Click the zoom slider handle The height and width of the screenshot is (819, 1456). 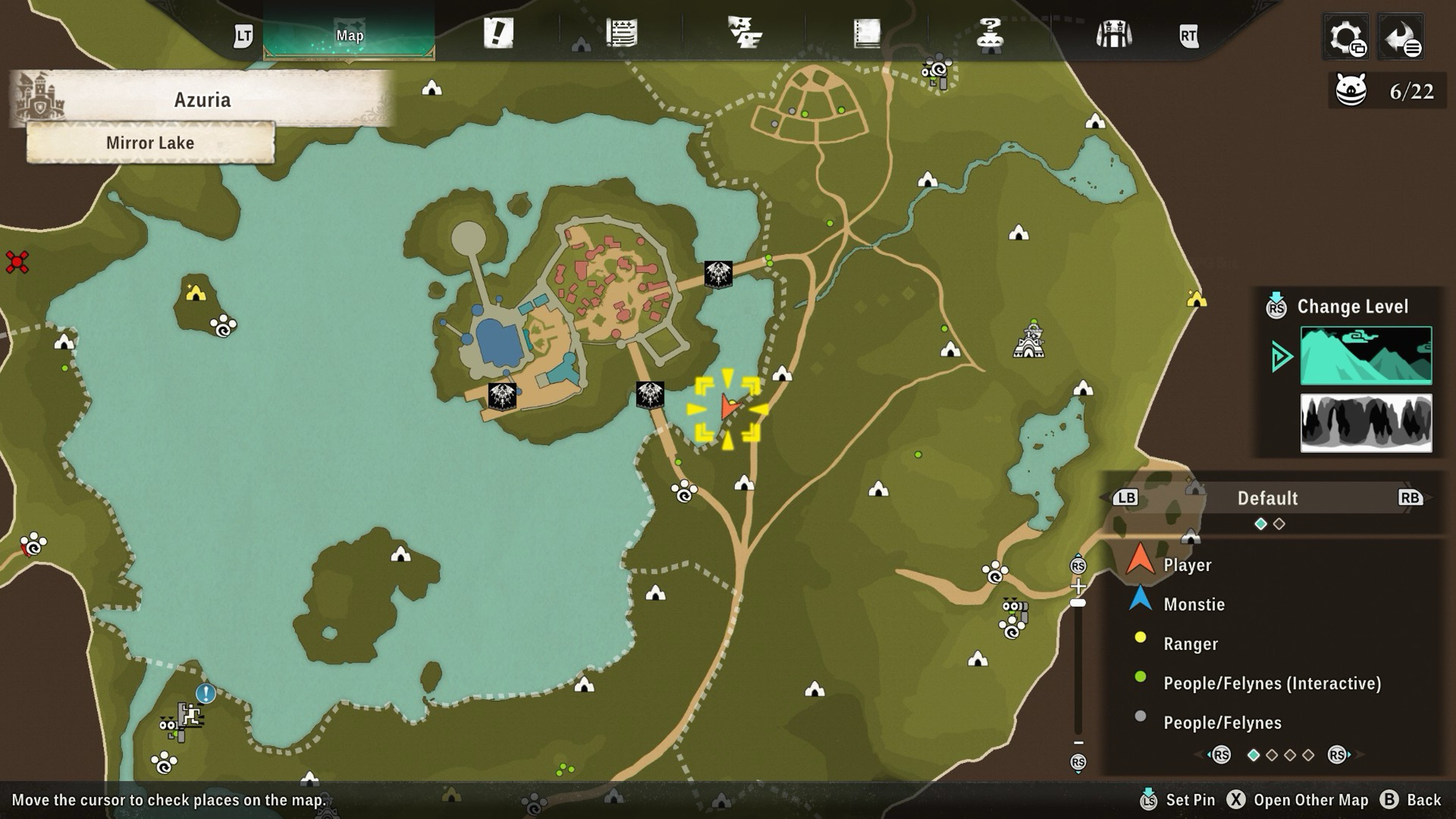tap(1078, 603)
